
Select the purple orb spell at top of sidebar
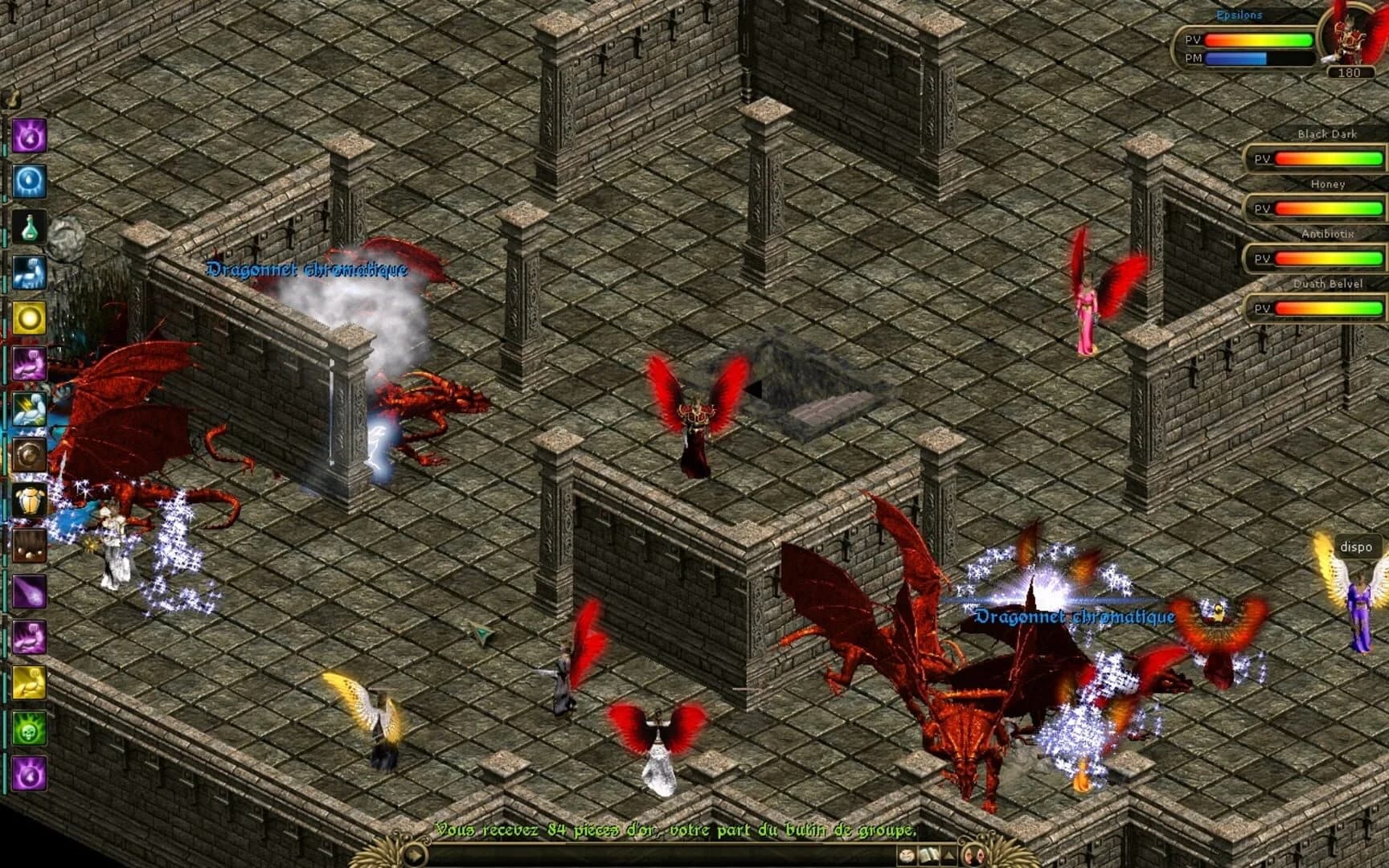[x=27, y=134]
